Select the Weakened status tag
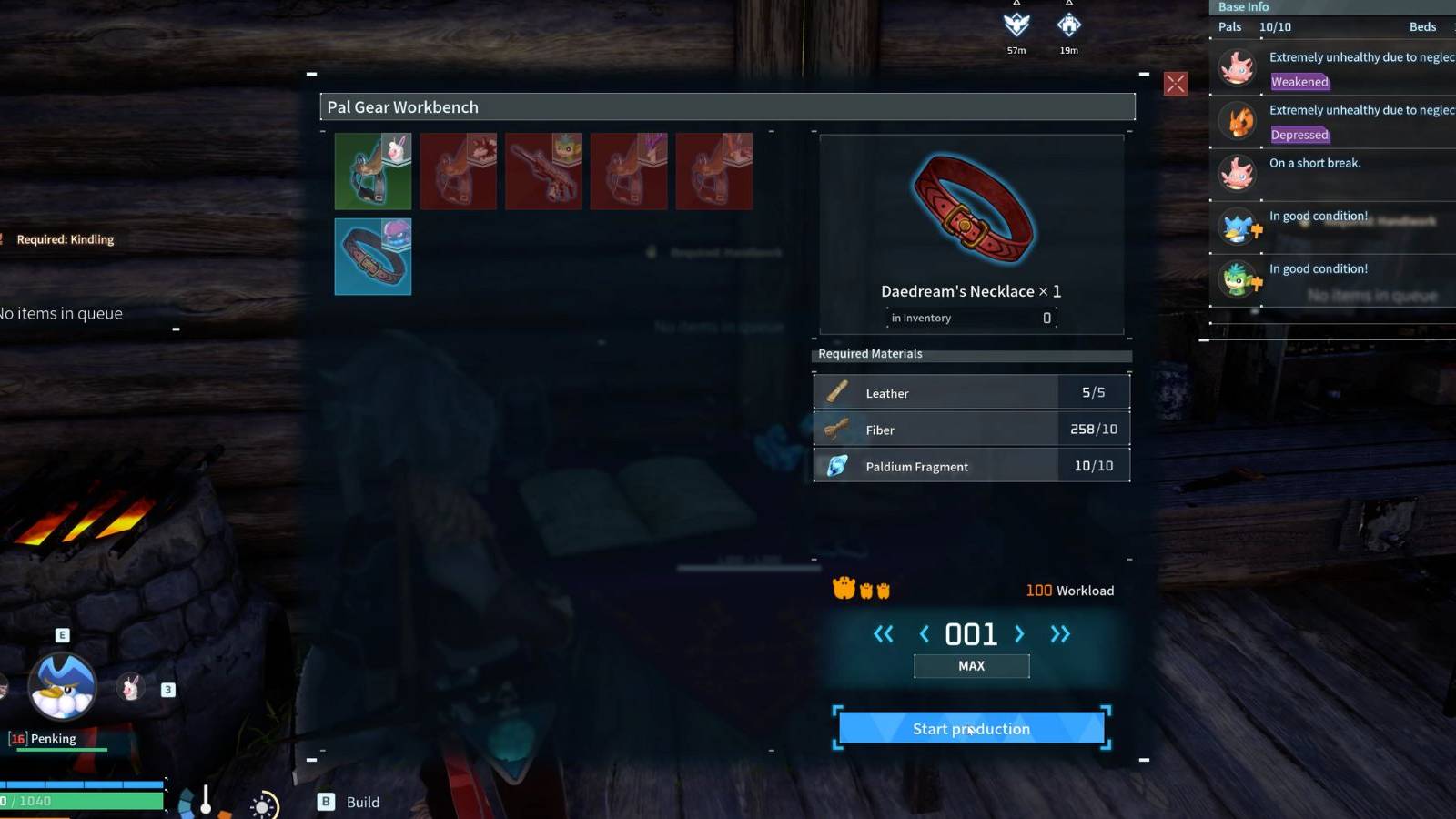The height and width of the screenshot is (819, 1456). tap(1299, 82)
